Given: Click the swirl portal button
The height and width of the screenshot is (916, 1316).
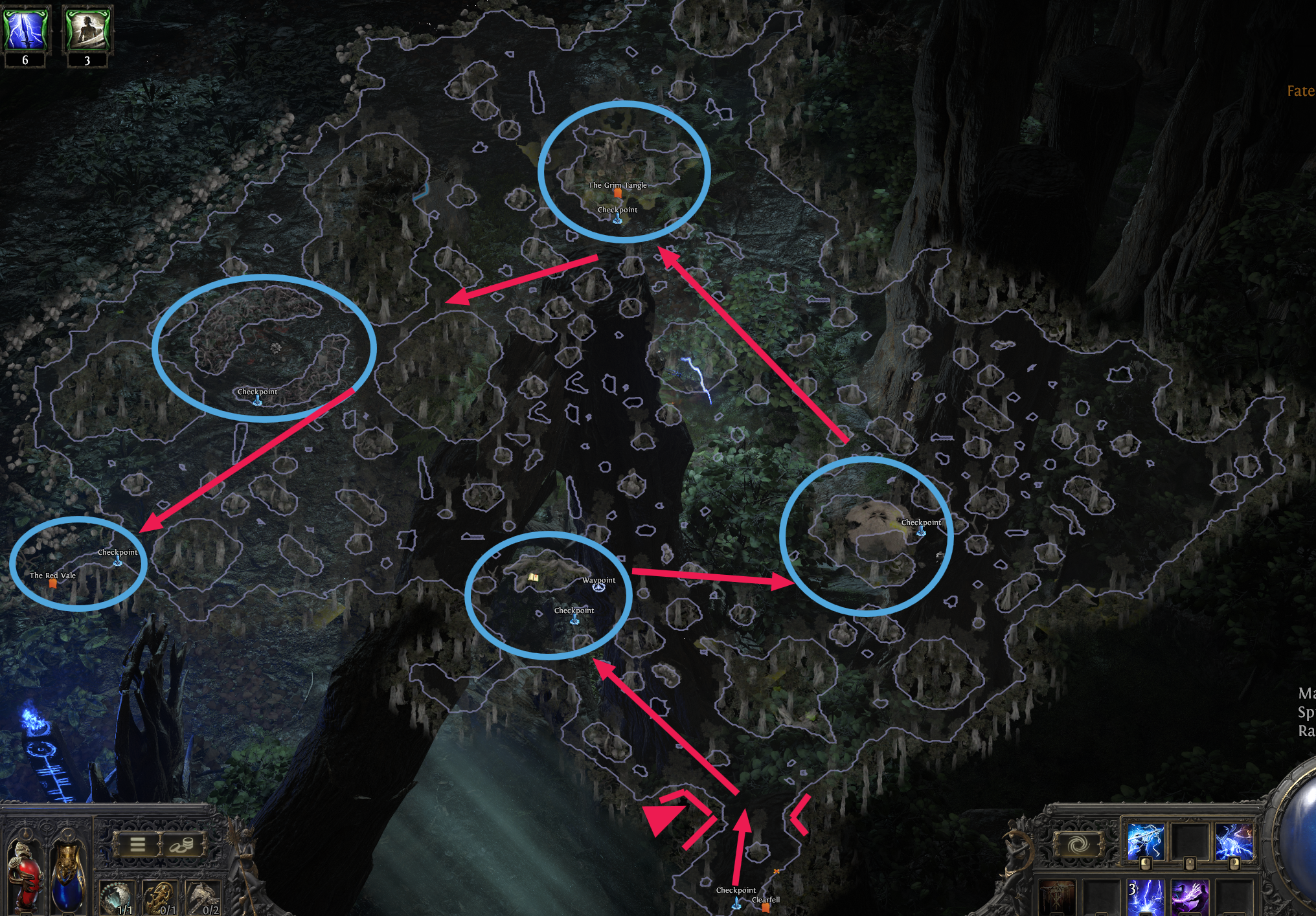Looking at the screenshot, I should click(x=1078, y=844).
